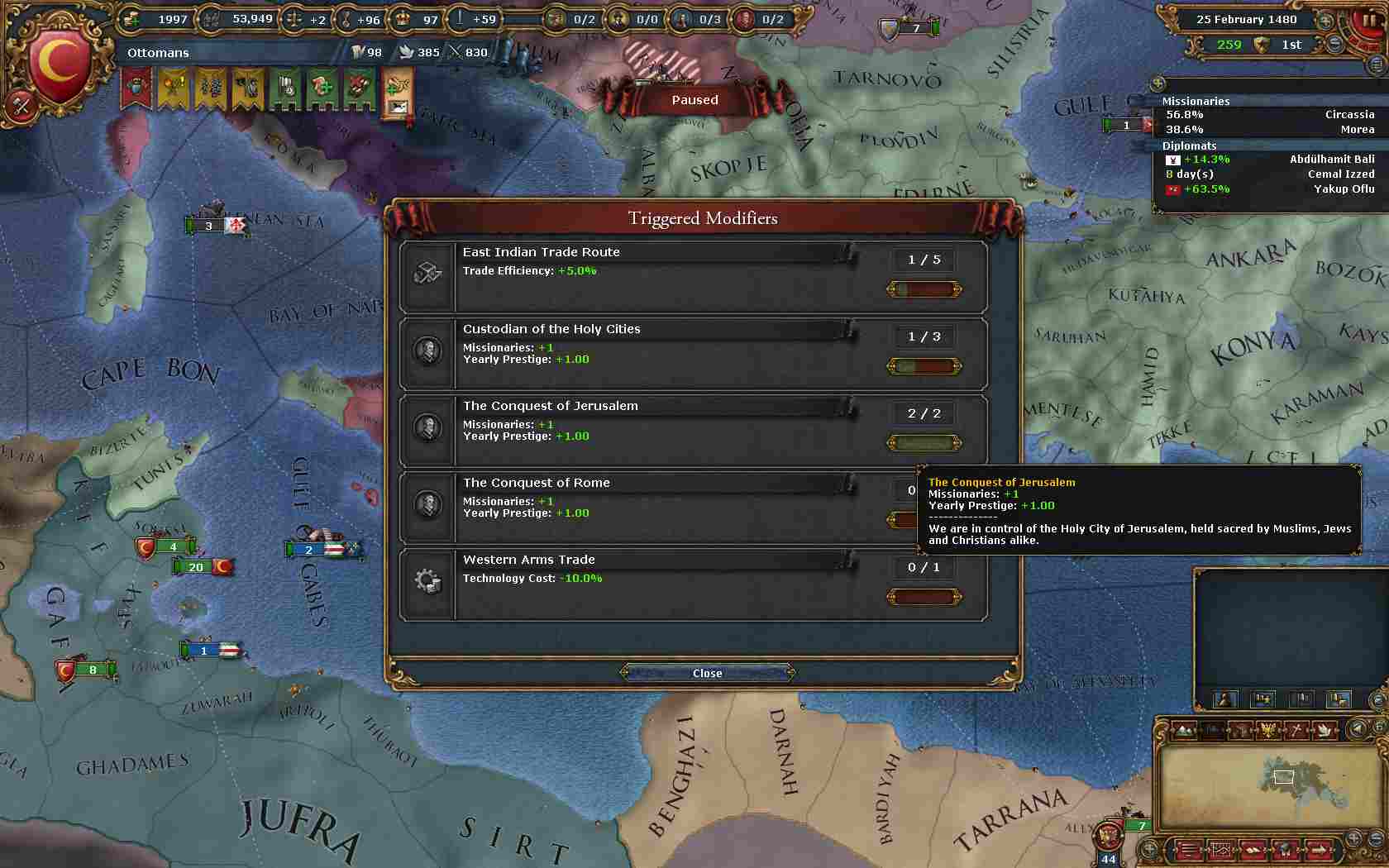Click the score shield ranking icon

[1262, 45]
